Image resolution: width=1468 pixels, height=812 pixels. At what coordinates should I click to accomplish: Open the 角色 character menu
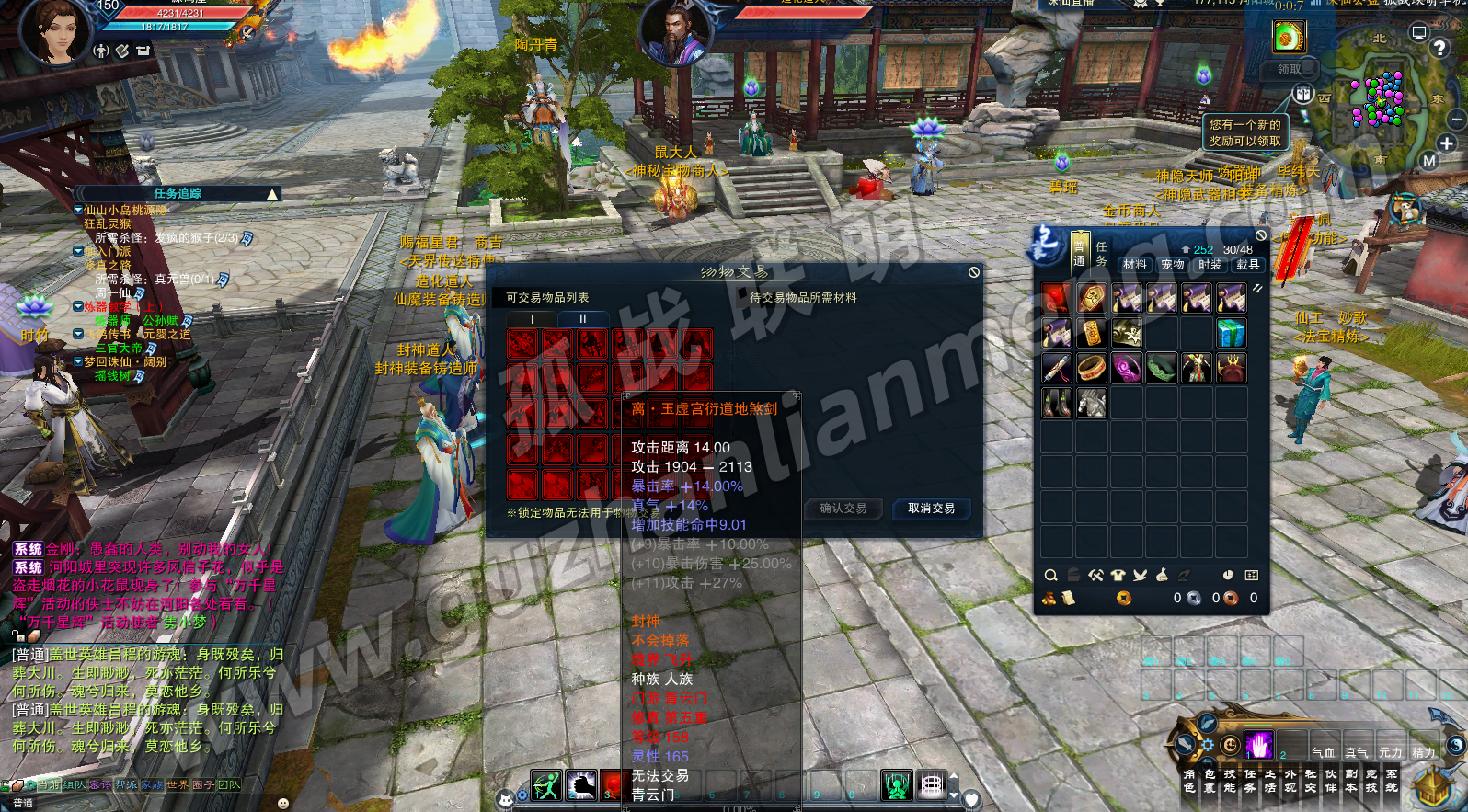point(1189,781)
